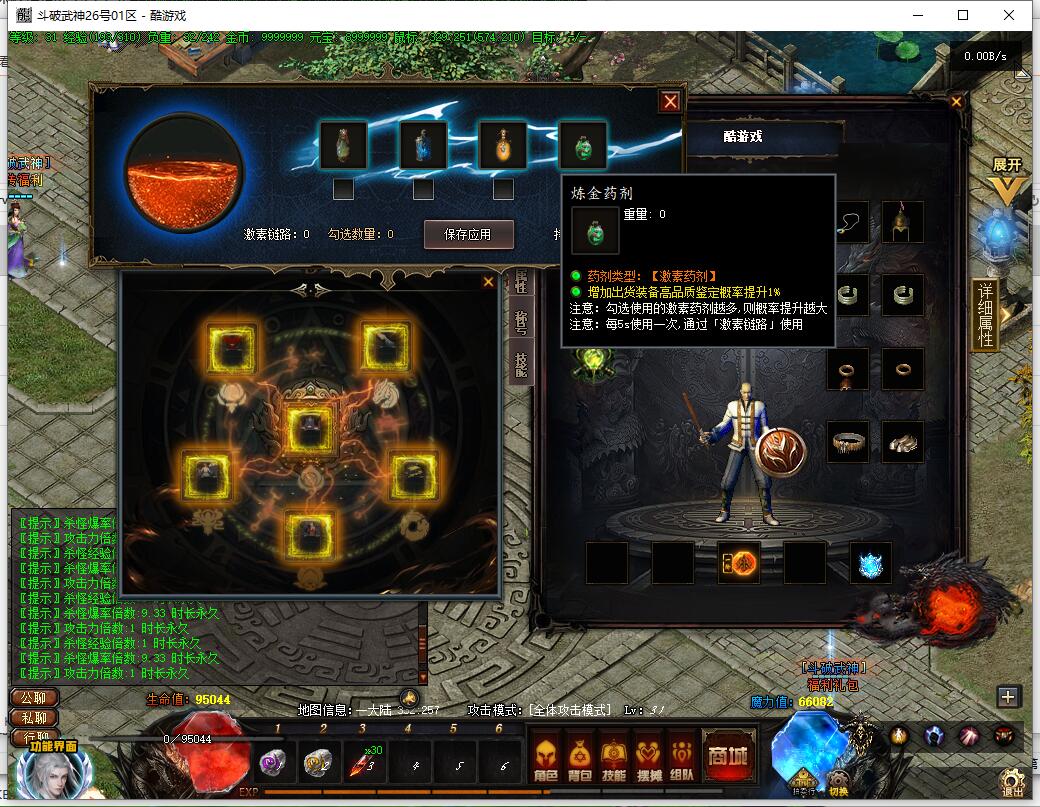This screenshot has width=1040, height=807.
Task: Close the potion panel with red X
Action: [670, 101]
